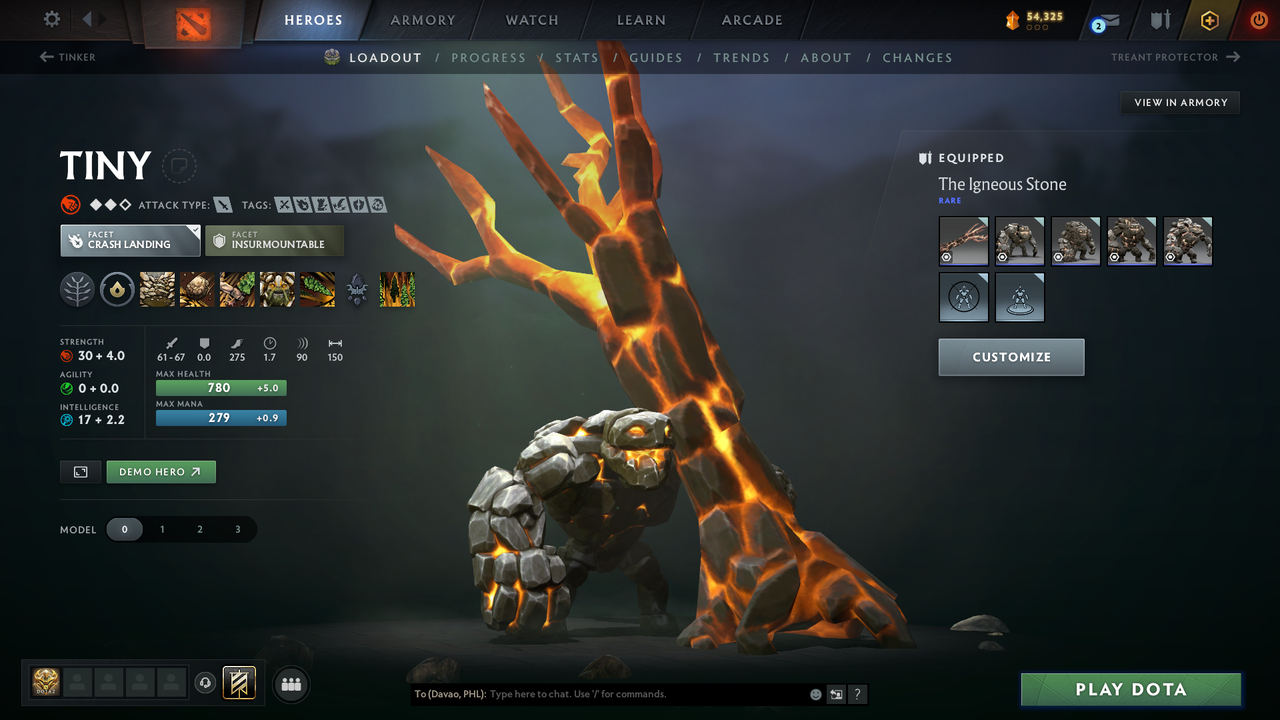Select the Crash Landing facet
Screen dimensions: 1280x720
pyautogui.click(x=130, y=240)
